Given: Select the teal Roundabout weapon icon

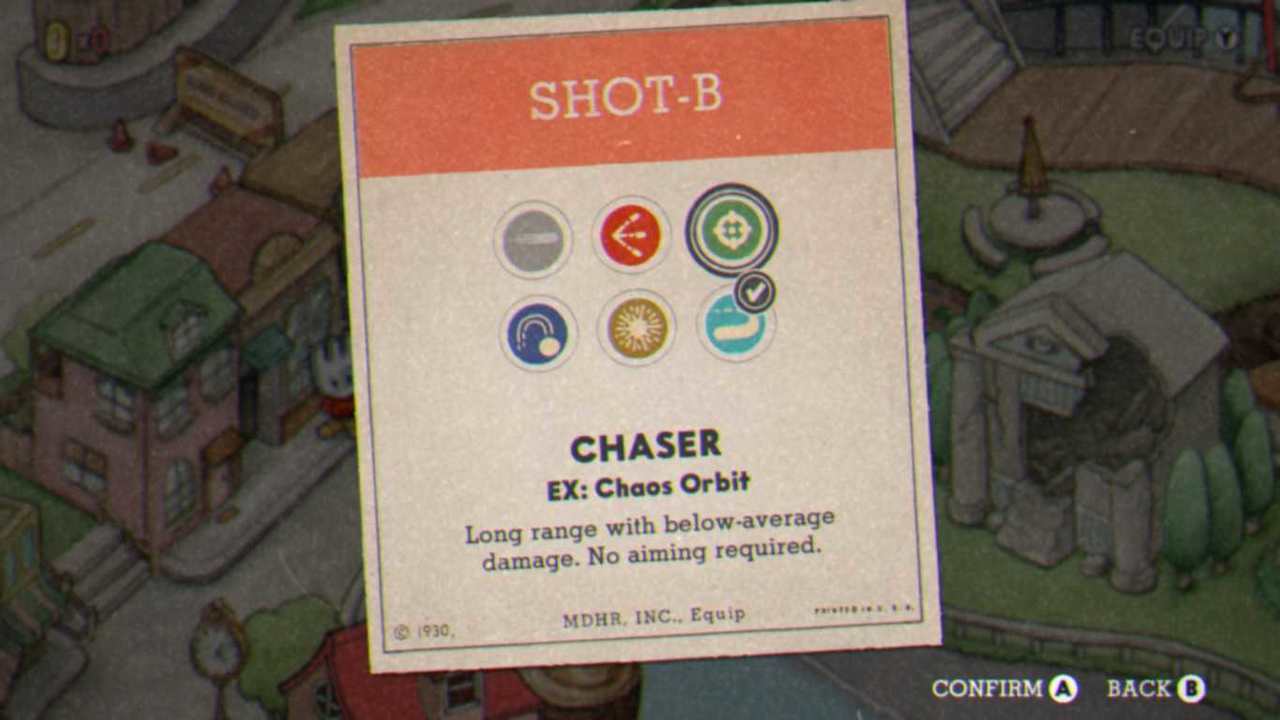Looking at the screenshot, I should (x=735, y=325).
